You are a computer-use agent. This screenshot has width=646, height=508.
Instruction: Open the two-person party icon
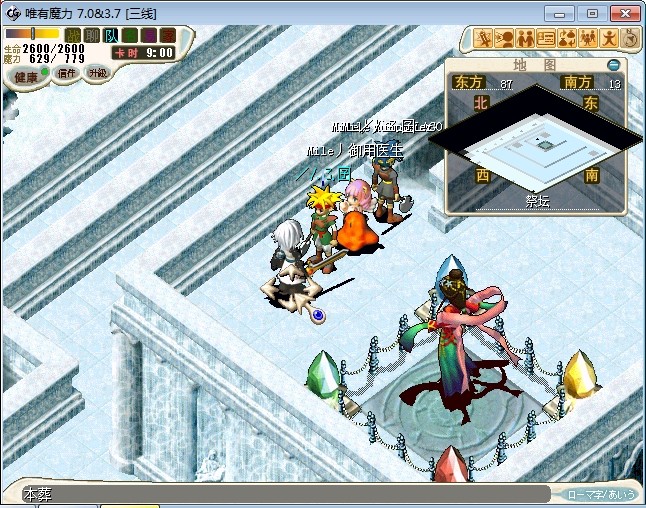pyautogui.click(x=525, y=38)
